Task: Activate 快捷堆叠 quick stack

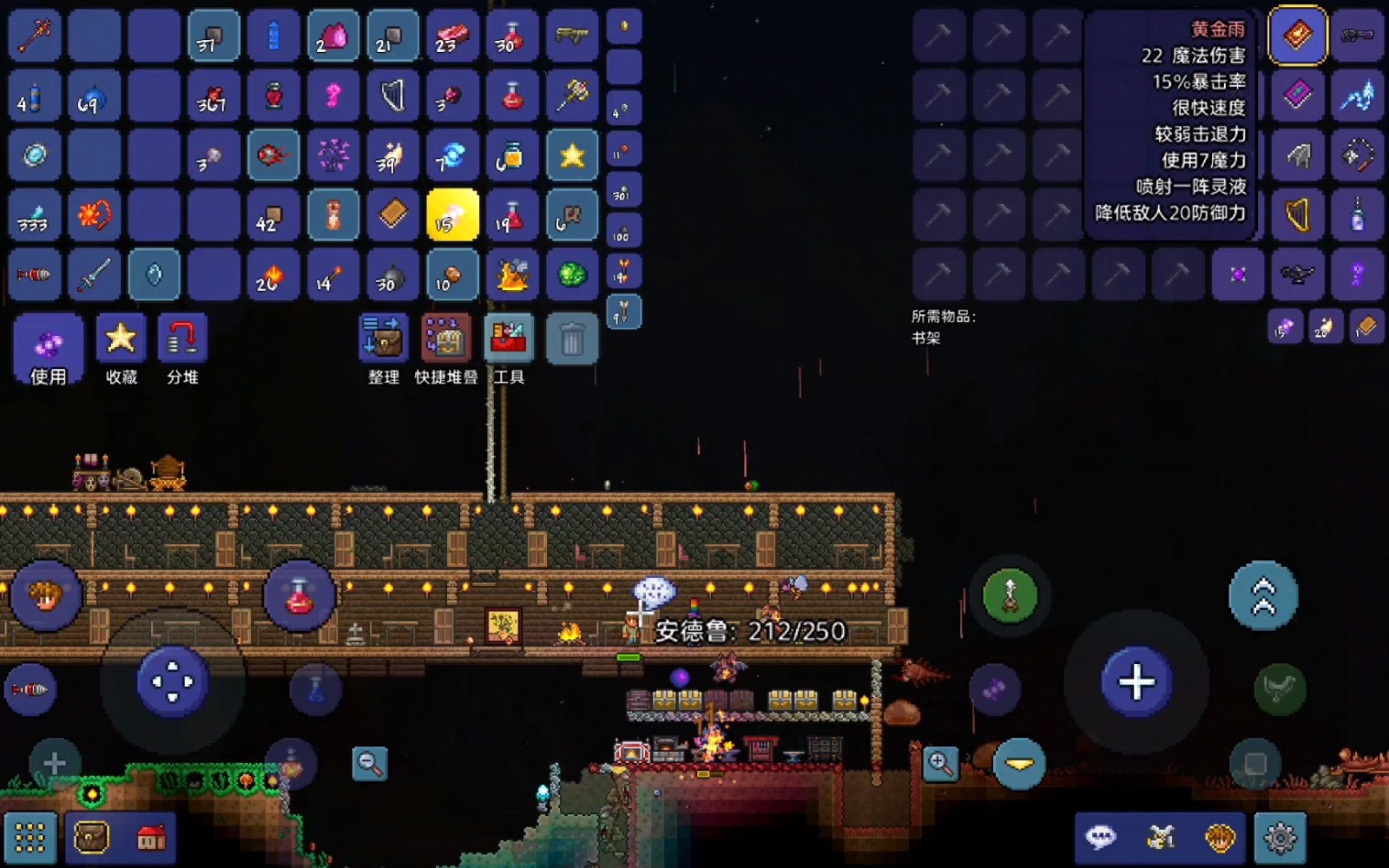Action: click(445, 349)
